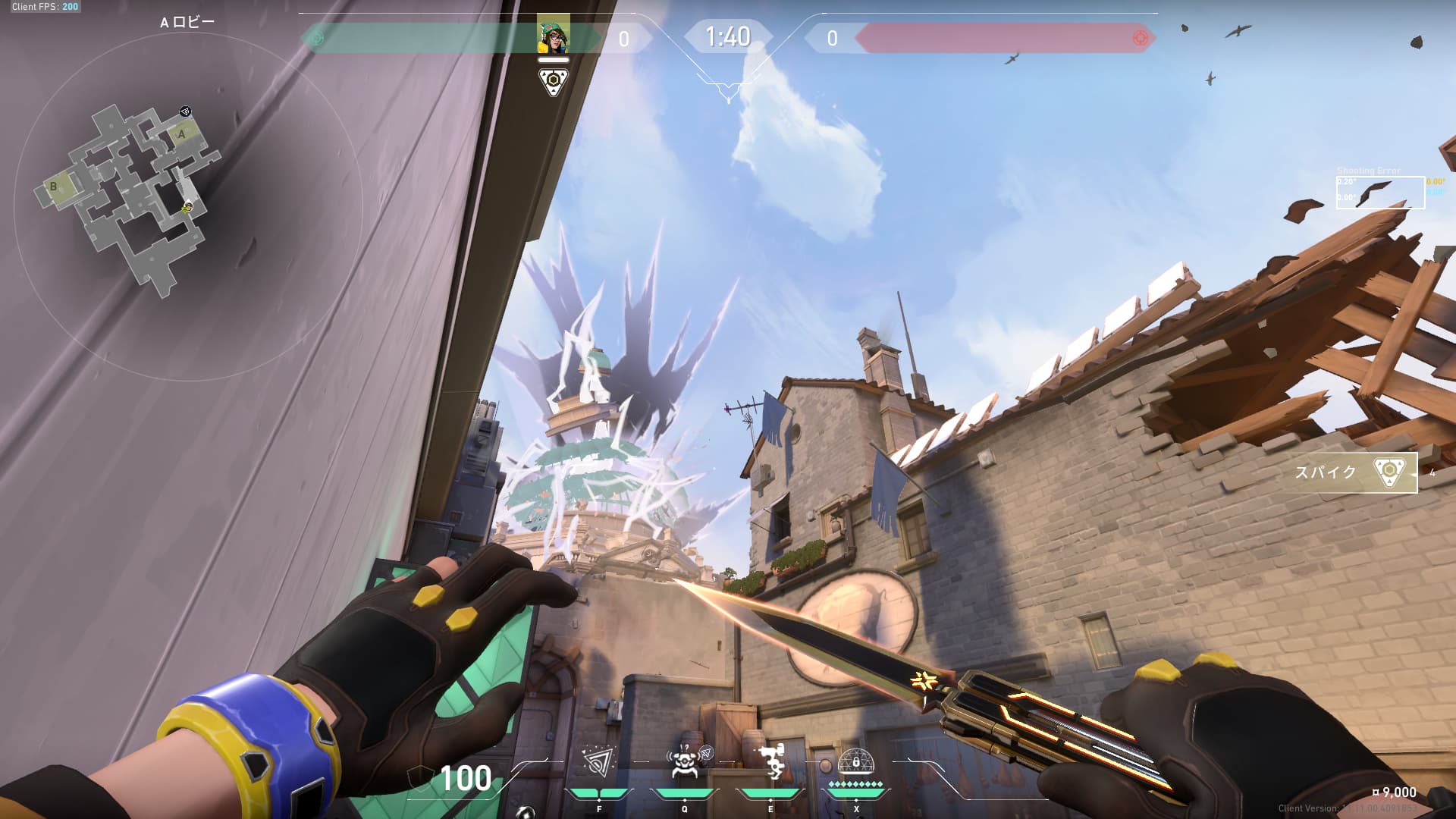Select Killjoy's portrait in the team bar
The image size is (1456, 819).
[553, 37]
